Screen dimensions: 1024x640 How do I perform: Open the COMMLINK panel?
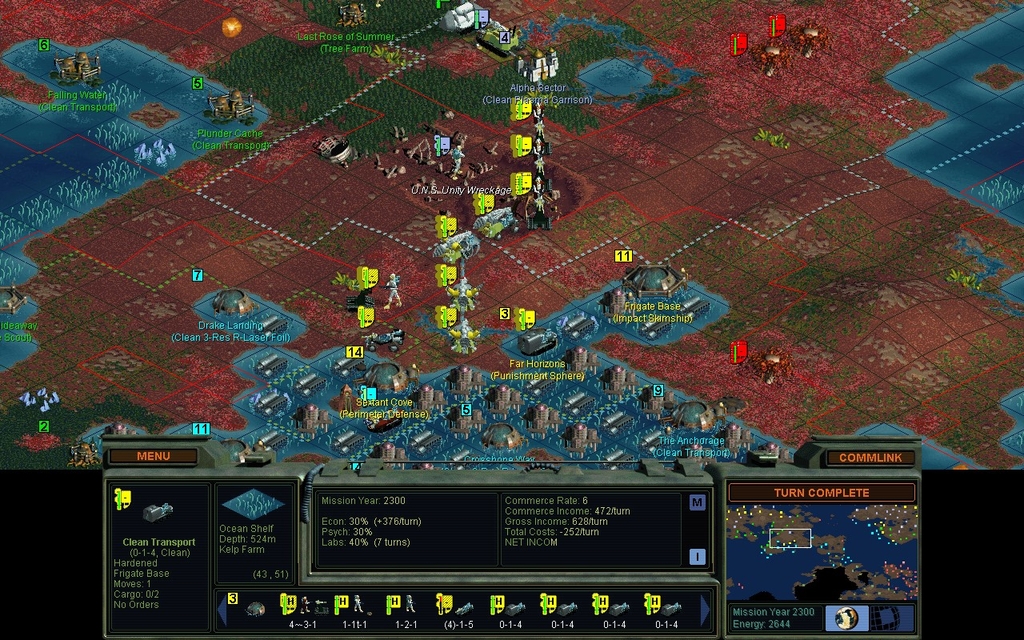870,458
